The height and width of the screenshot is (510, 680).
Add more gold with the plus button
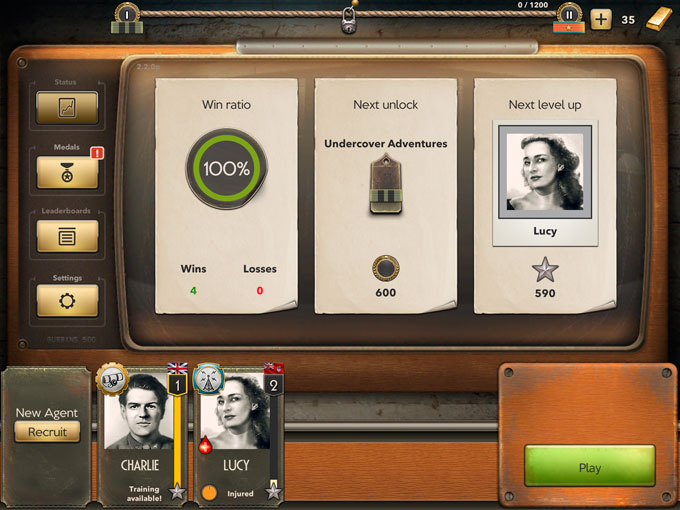tap(600, 19)
